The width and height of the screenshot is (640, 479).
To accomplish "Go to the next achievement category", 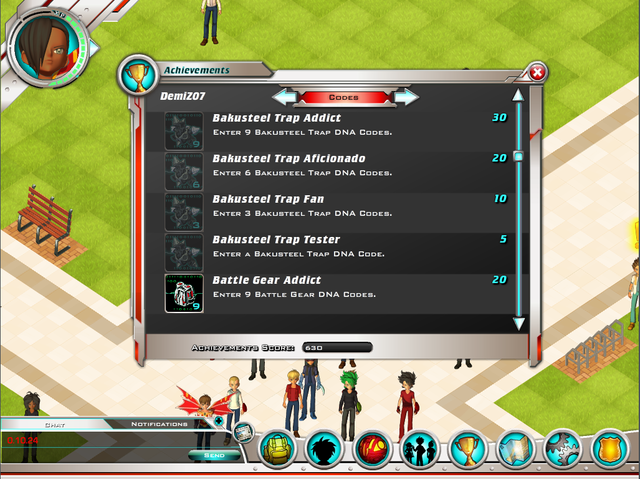I will tap(406, 97).
